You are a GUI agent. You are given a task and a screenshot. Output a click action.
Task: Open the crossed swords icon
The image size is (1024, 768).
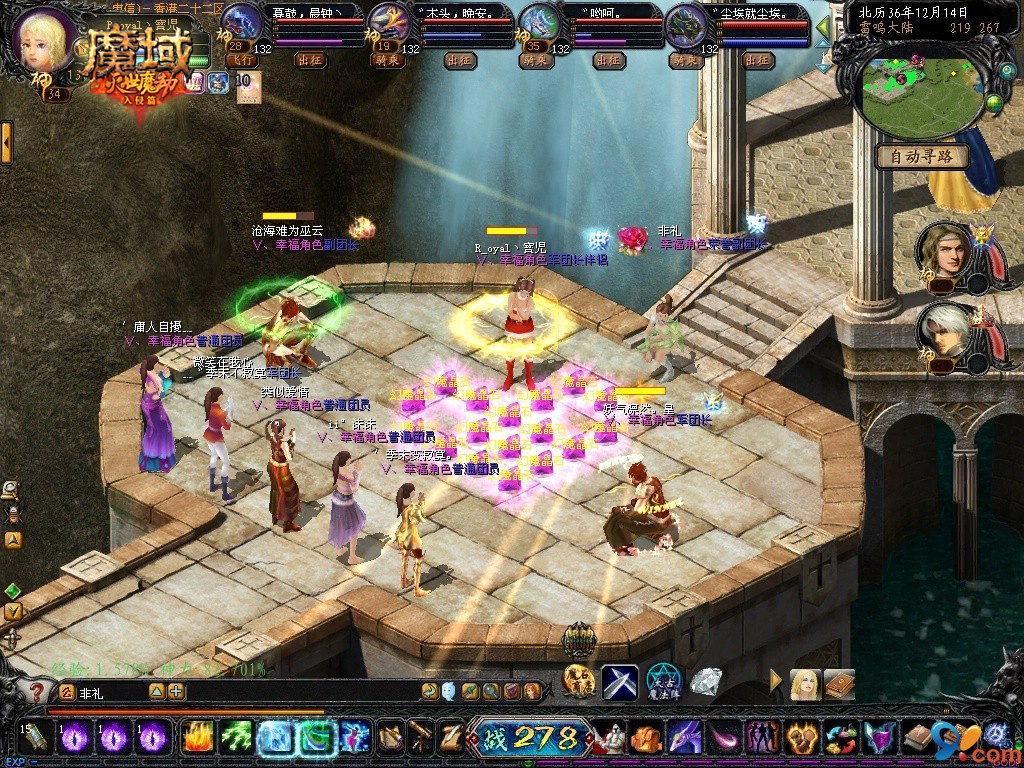pos(620,683)
